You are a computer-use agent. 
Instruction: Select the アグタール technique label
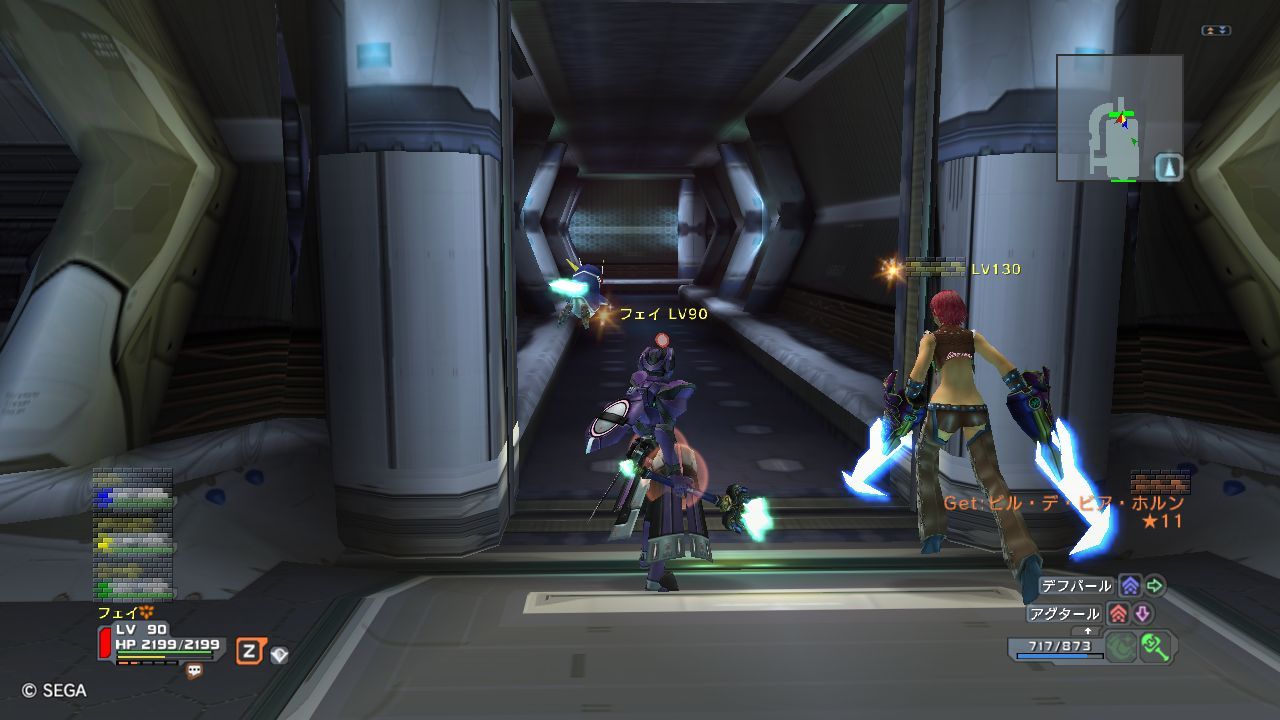(1064, 613)
